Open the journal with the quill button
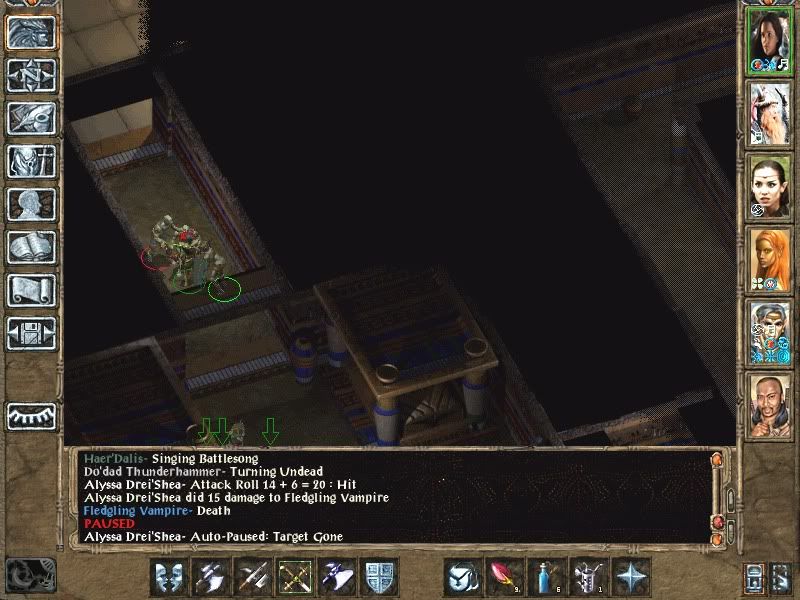Image resolution: width=800 pixels, height=600 pixels. [x=31, y=118]
